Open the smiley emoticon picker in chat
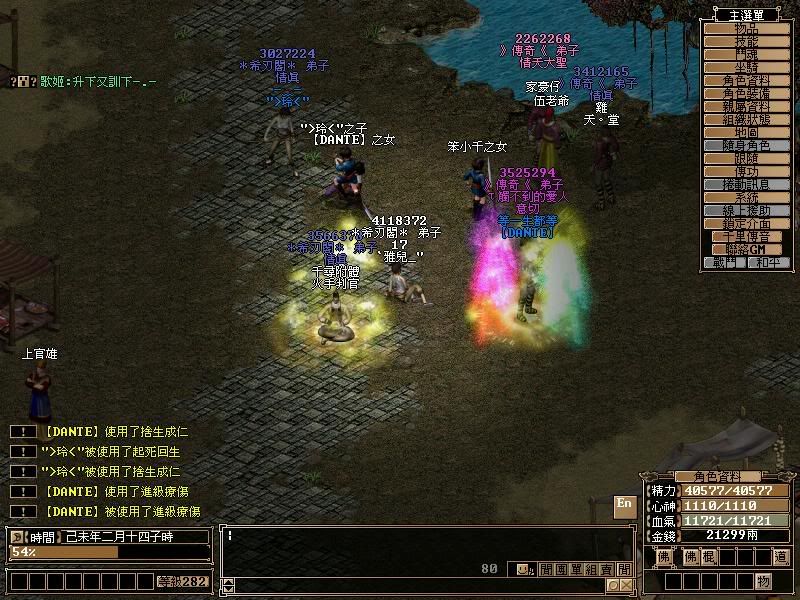 pos(524,569)
